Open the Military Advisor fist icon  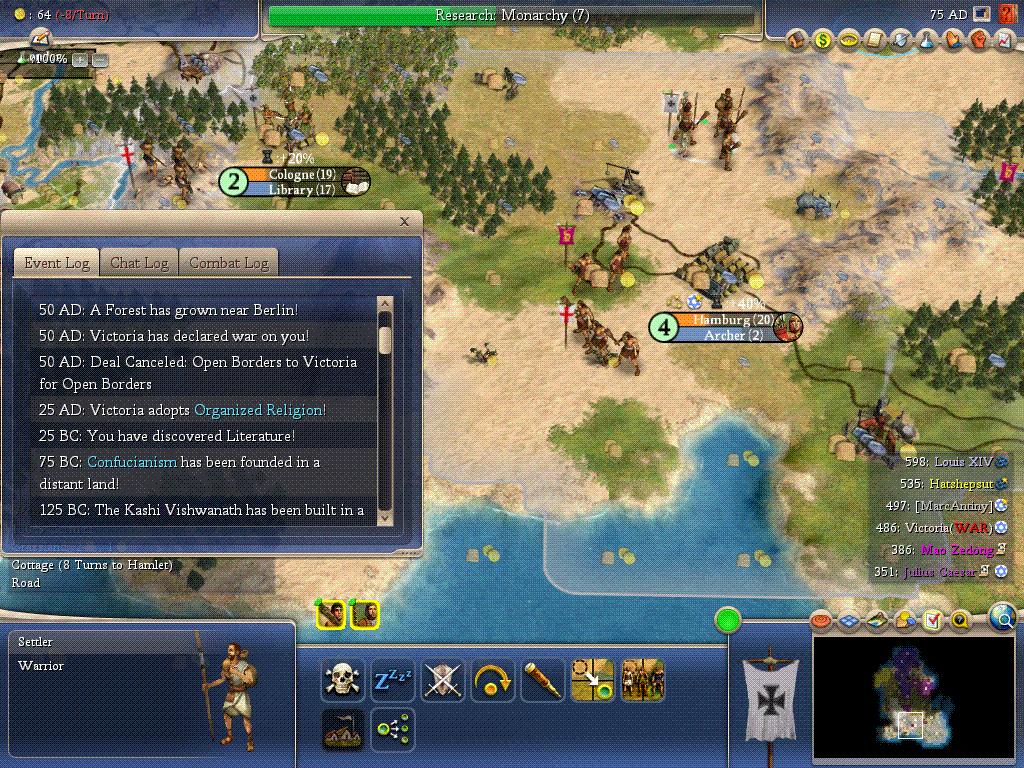tap(979, 40)
